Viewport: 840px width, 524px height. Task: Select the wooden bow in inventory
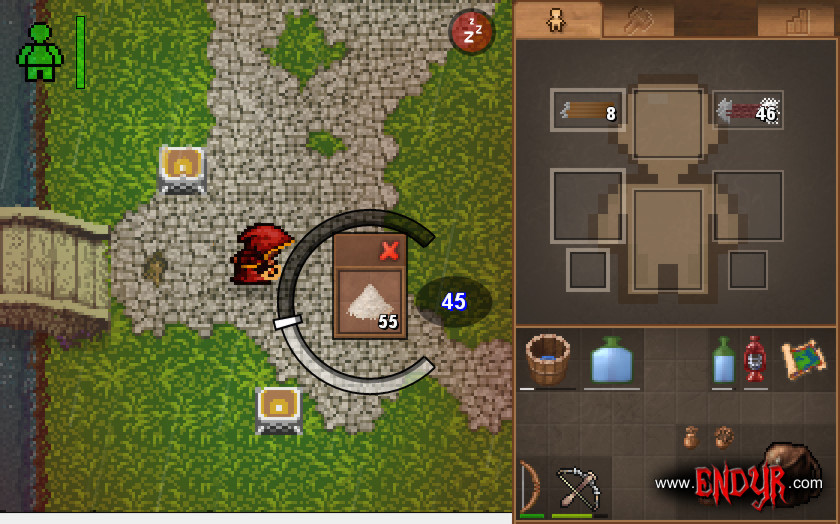pyautogui.click(x=531, y=487)
